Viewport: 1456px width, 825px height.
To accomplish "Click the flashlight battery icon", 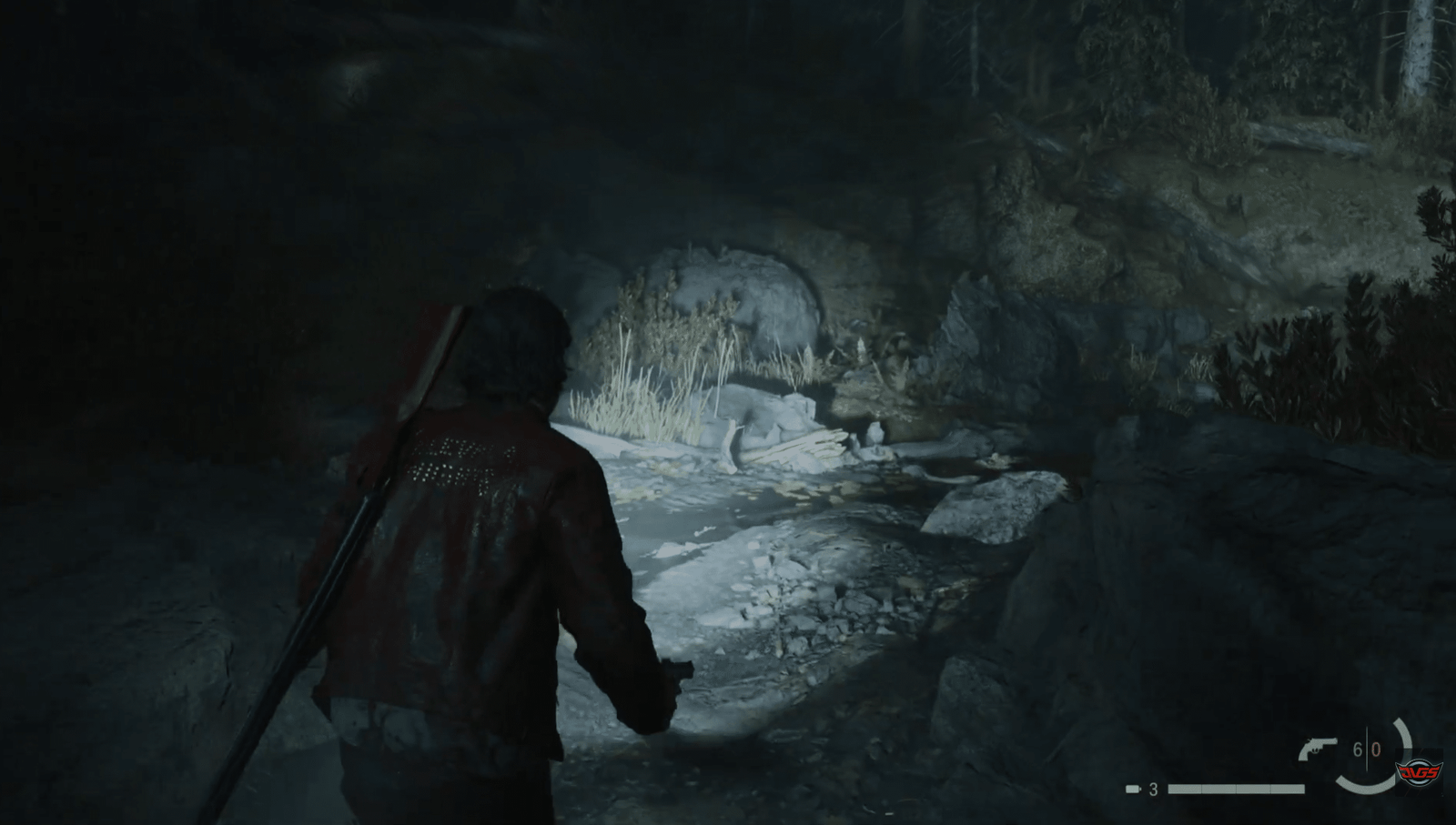I will (x=1133, y=789).
